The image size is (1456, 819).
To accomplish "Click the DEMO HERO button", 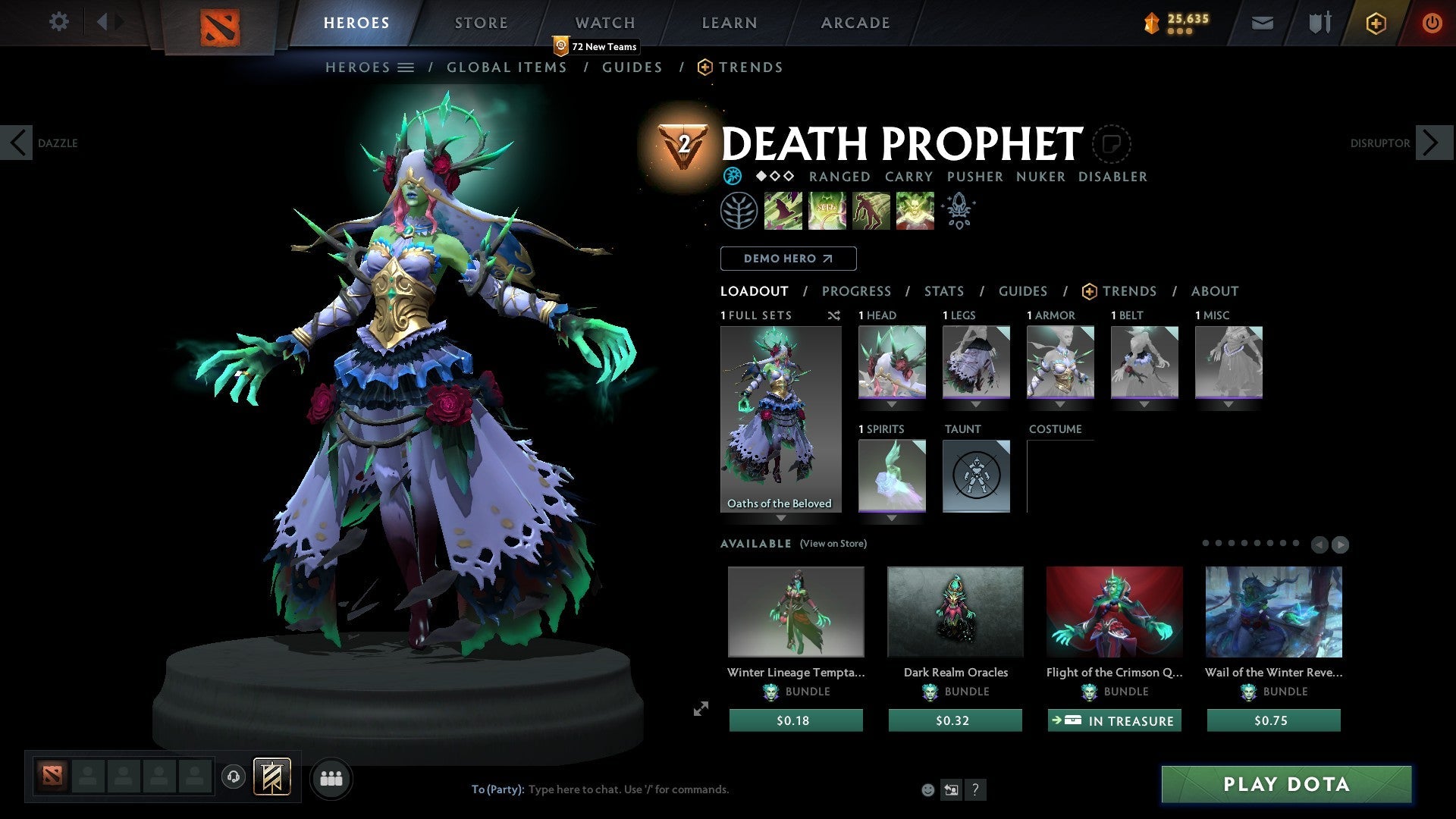I will [788, 258].
